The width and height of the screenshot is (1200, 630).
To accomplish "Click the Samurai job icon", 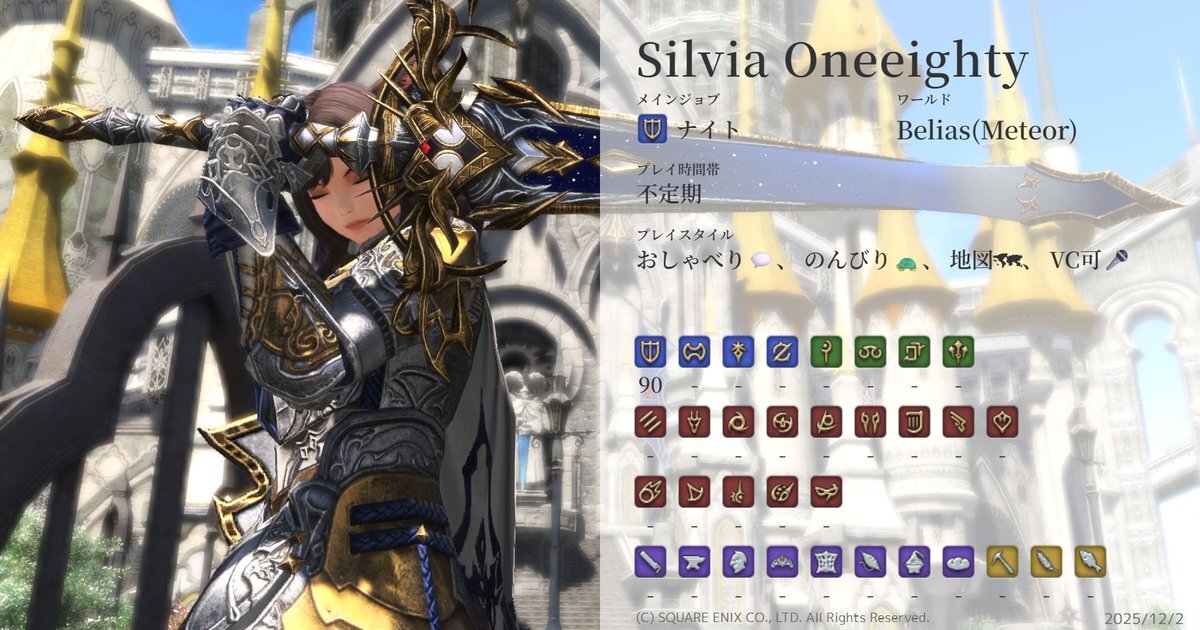I will 782,421.
